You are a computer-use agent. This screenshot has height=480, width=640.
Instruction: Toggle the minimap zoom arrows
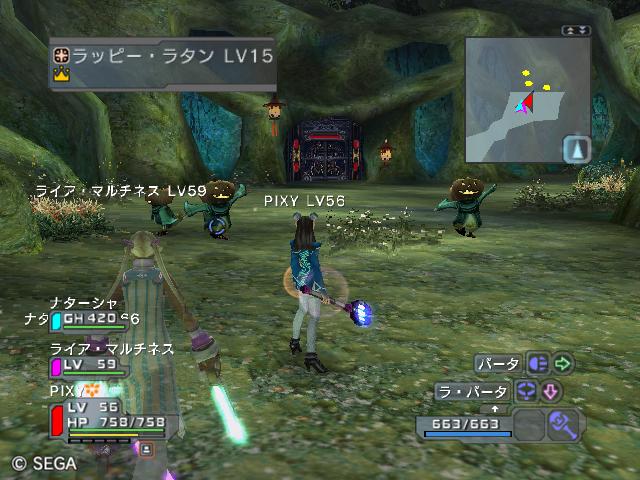[x=573, y=32]
